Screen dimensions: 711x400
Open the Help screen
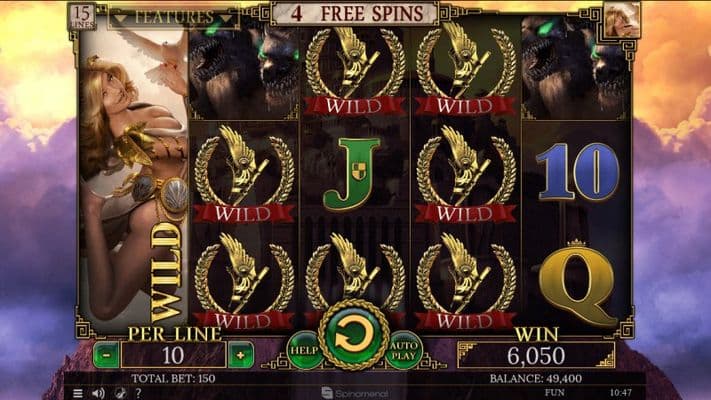point(305,350)
